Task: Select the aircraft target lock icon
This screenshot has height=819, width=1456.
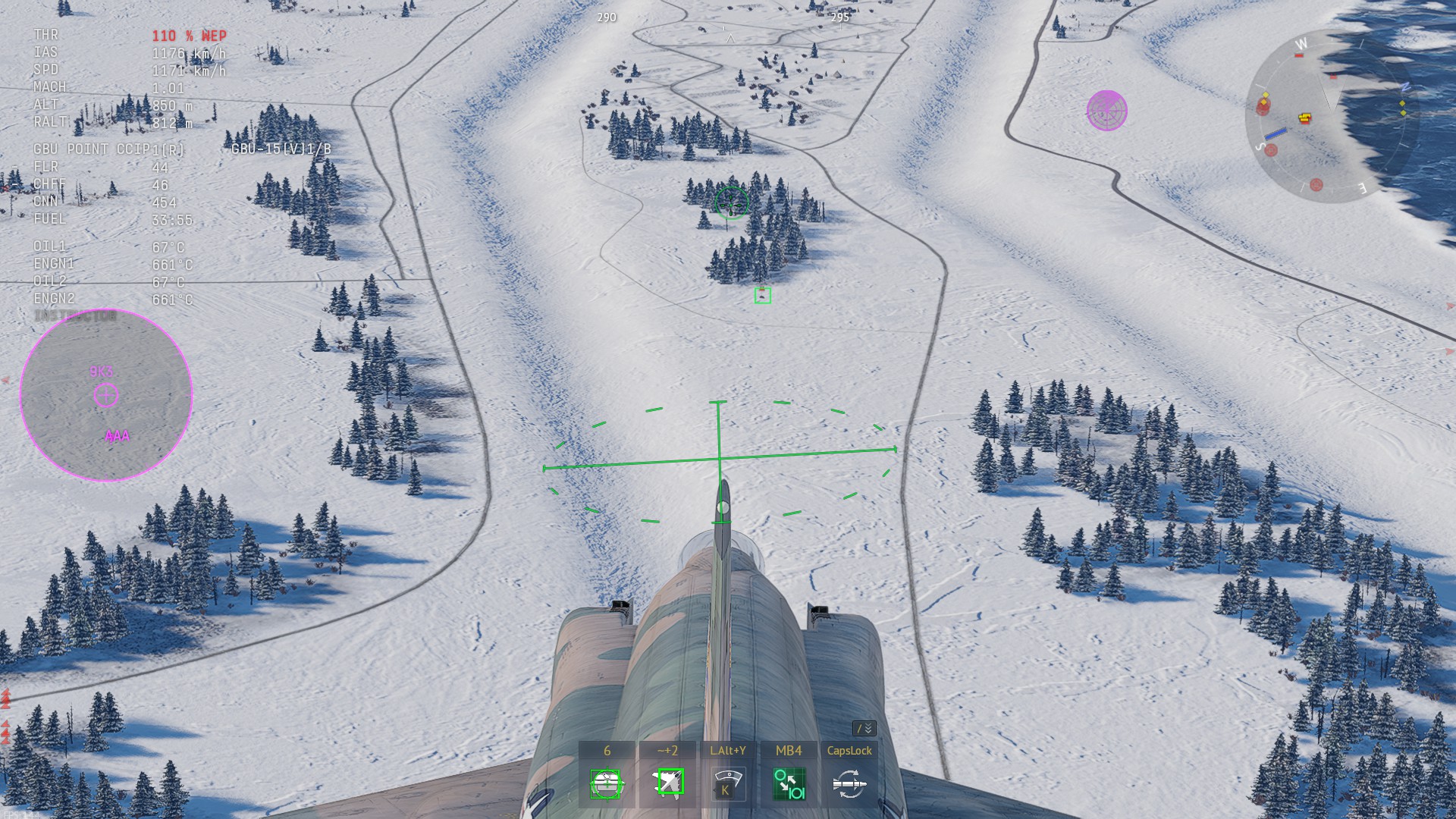Action: click(x=667, y=783)
